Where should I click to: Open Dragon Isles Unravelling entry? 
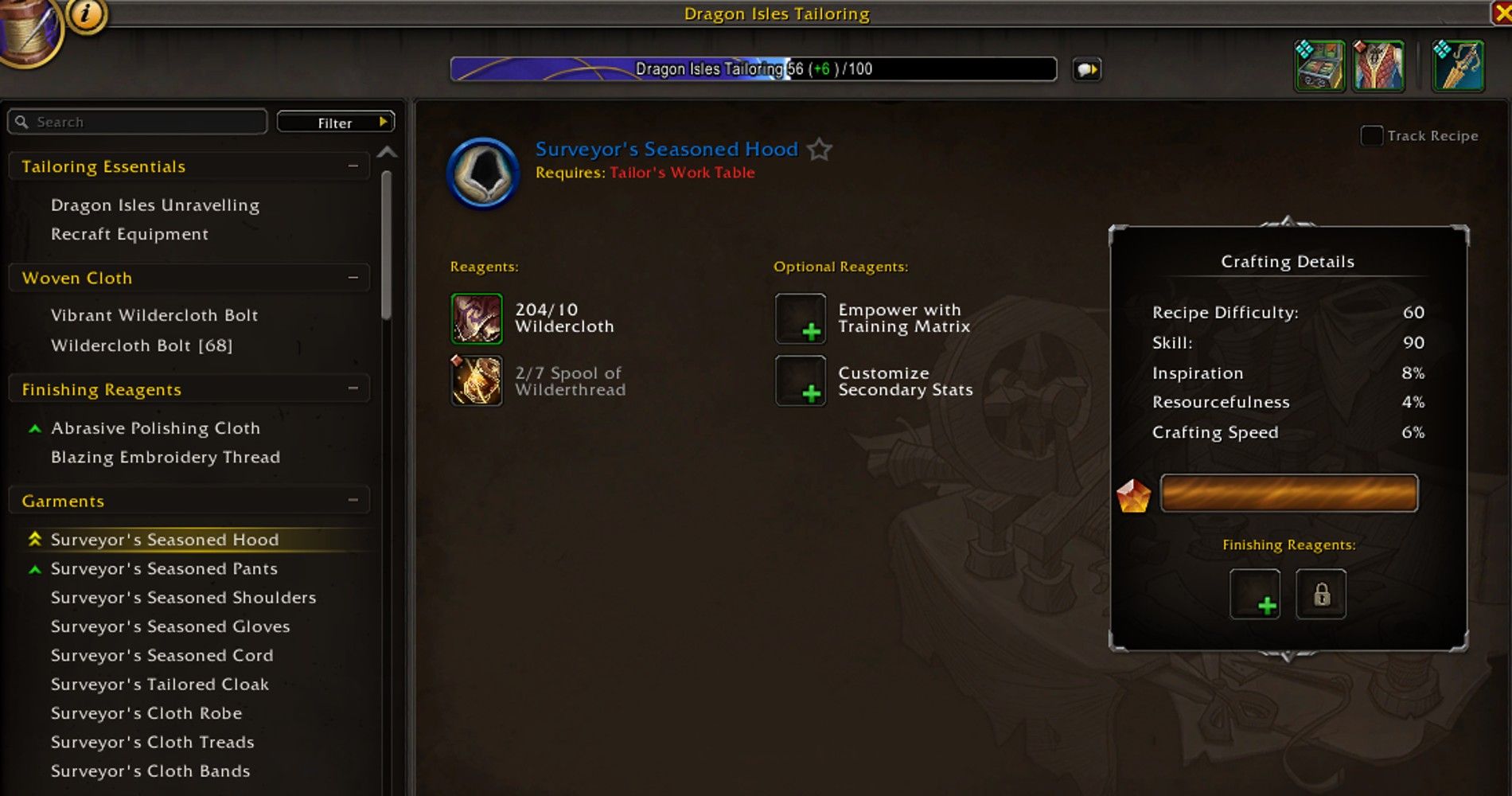[x=154, y=205]
